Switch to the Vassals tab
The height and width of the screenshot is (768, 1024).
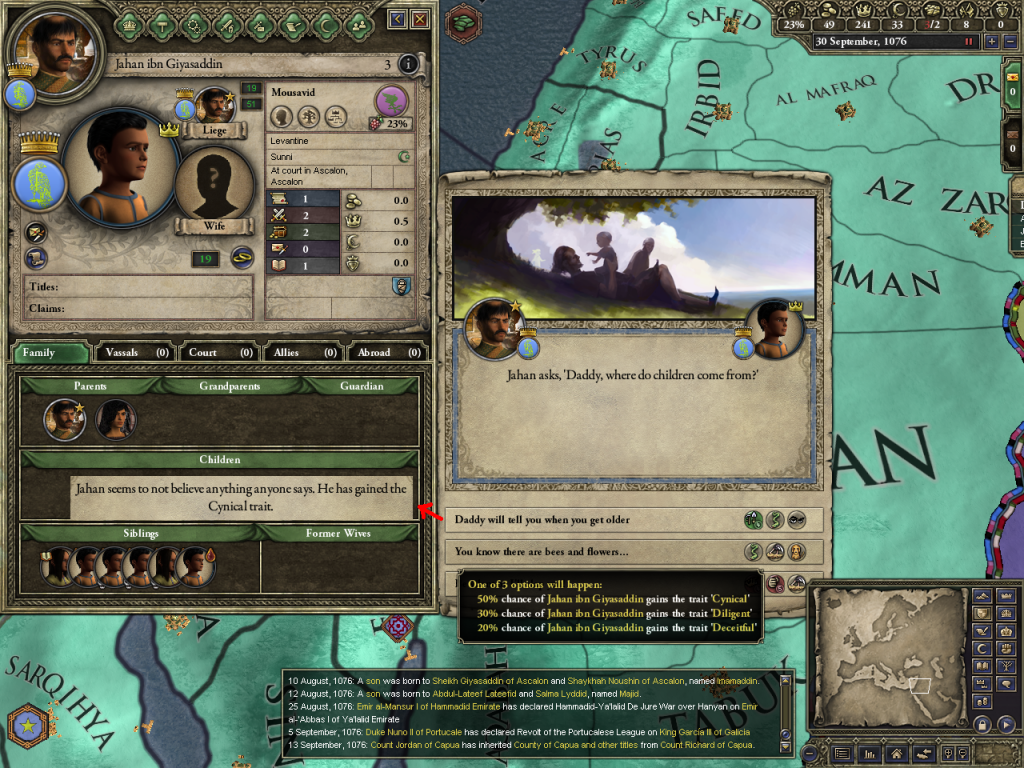(134, 352)
